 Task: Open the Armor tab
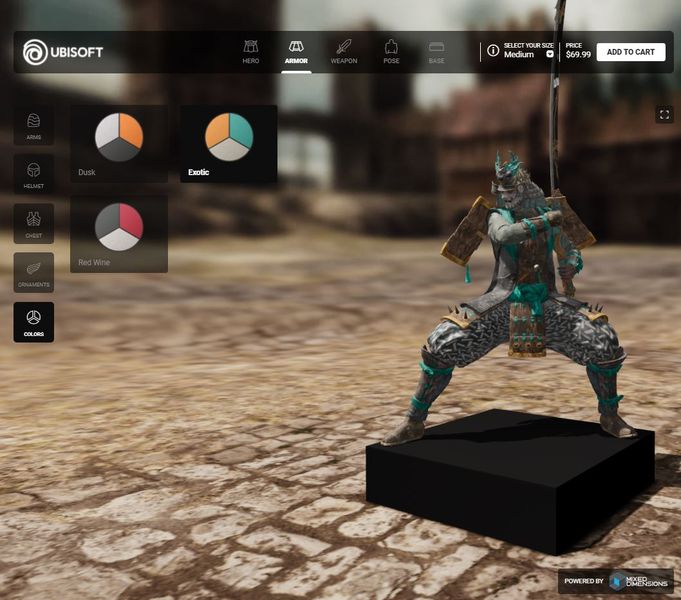(x=296, y=51)
